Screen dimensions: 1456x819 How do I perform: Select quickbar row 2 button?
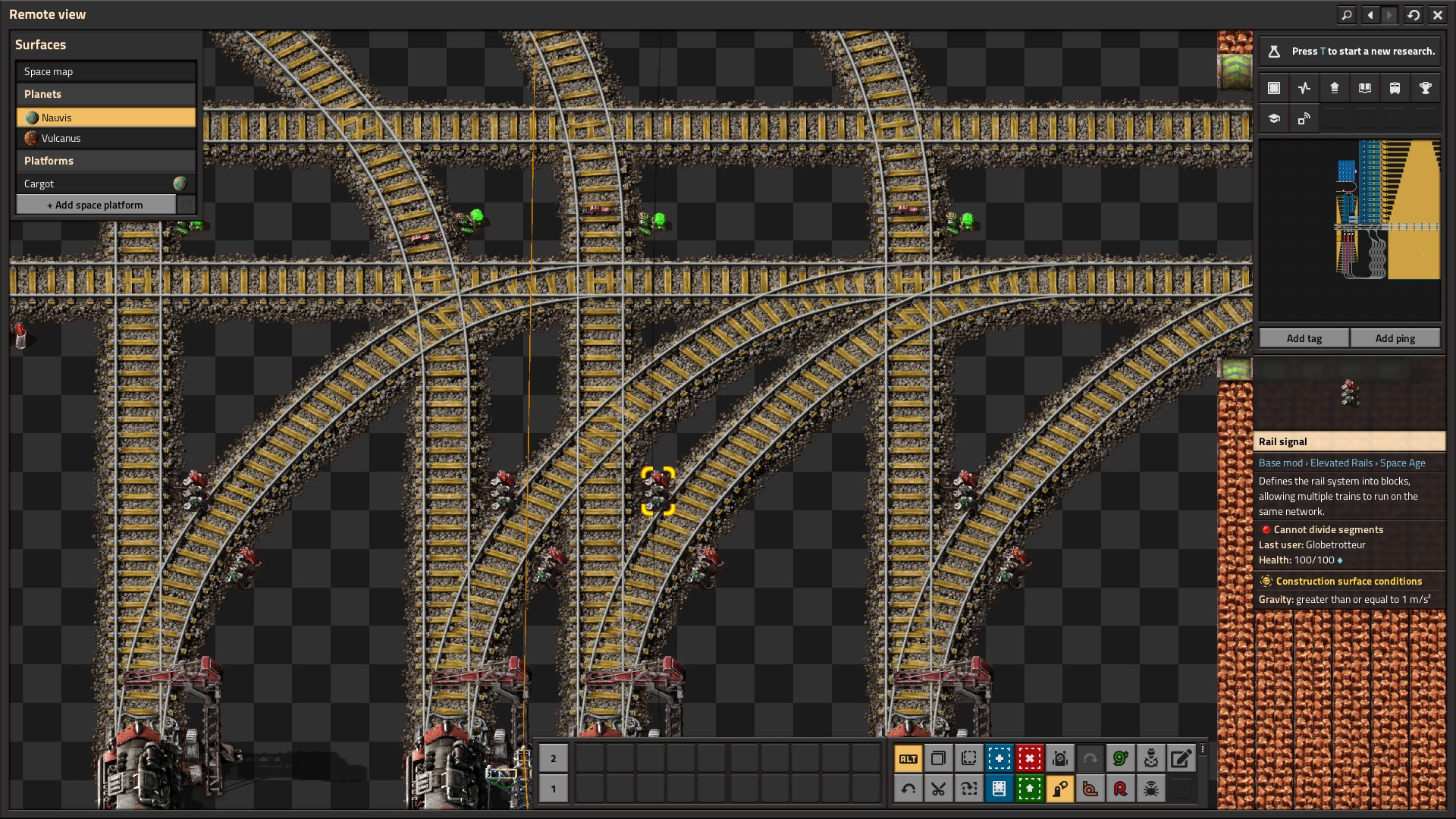pyautogui.click(x=553, y=758)
